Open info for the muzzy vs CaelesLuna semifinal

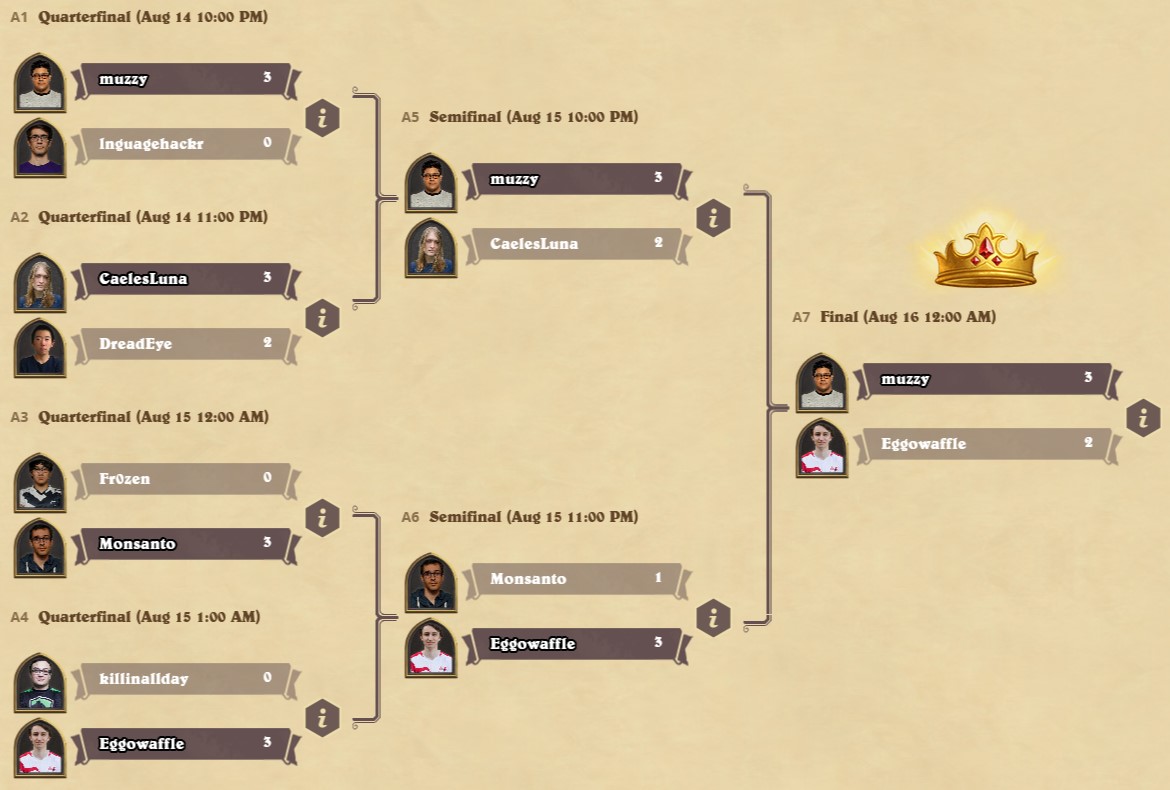tap(713, 218)
